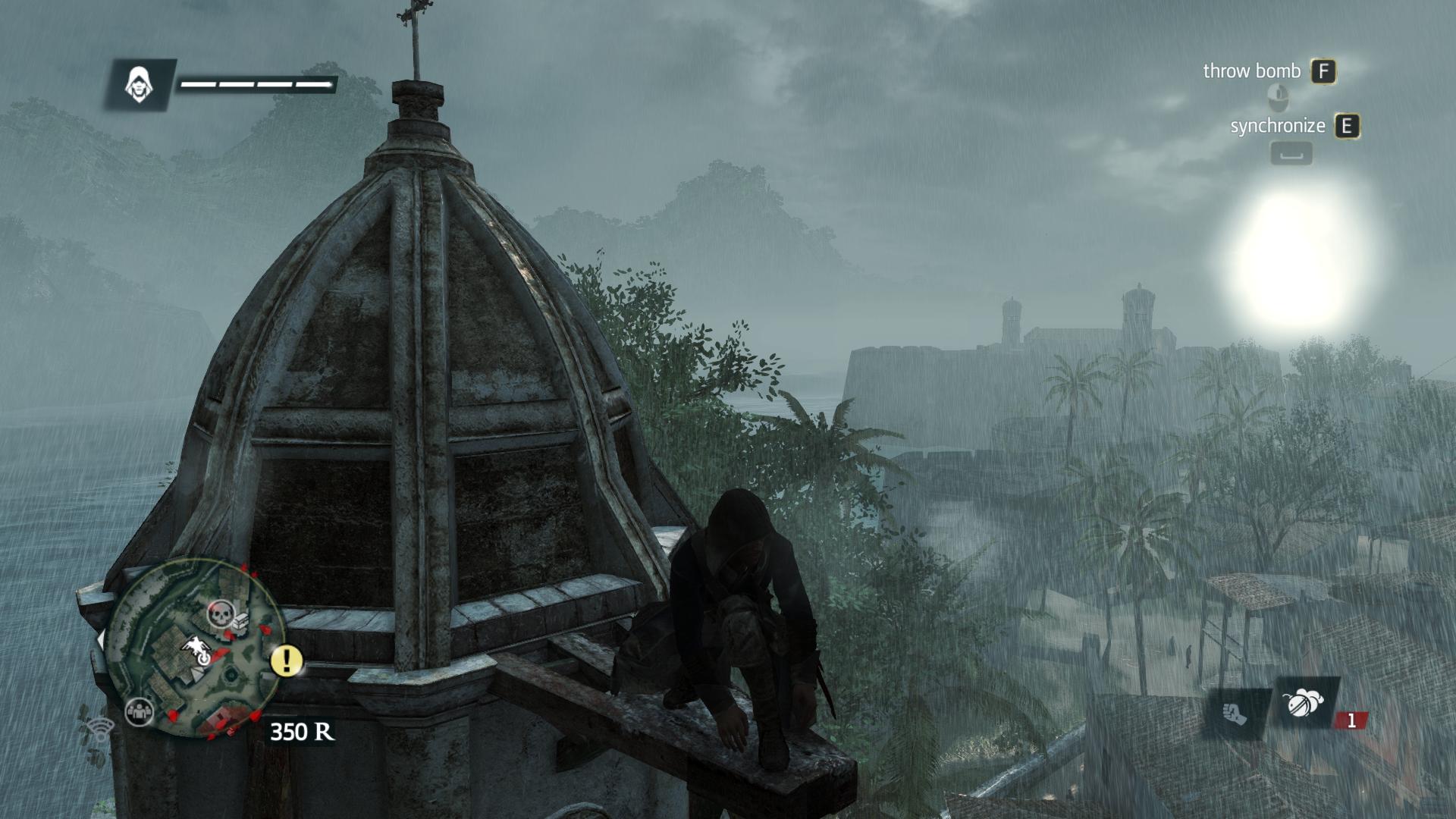
Task: Click the yellow exclamation objective marker
Action: coord(287,661)
